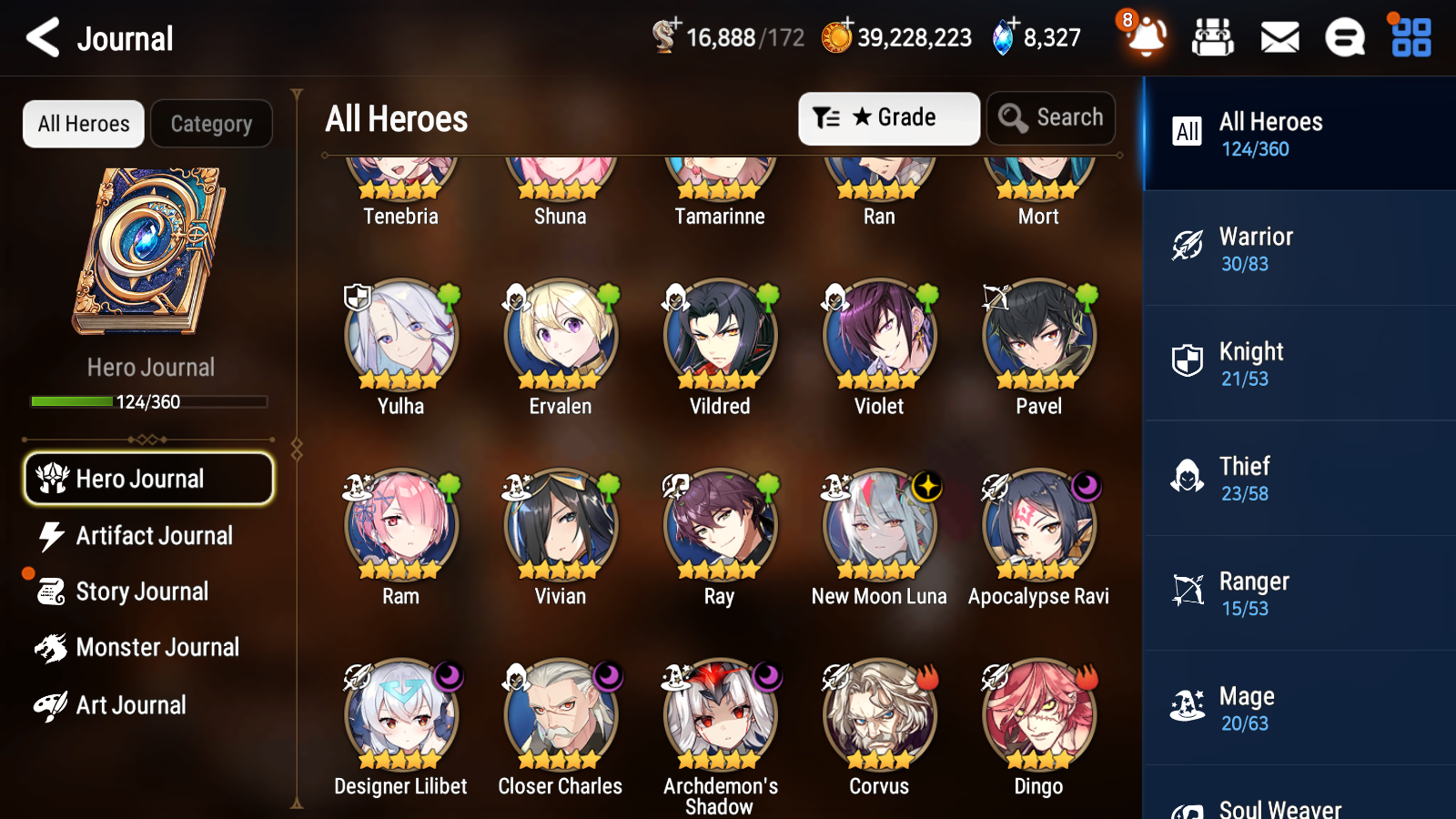
Task: Click the Search button
Action: tap(1051, 117)
